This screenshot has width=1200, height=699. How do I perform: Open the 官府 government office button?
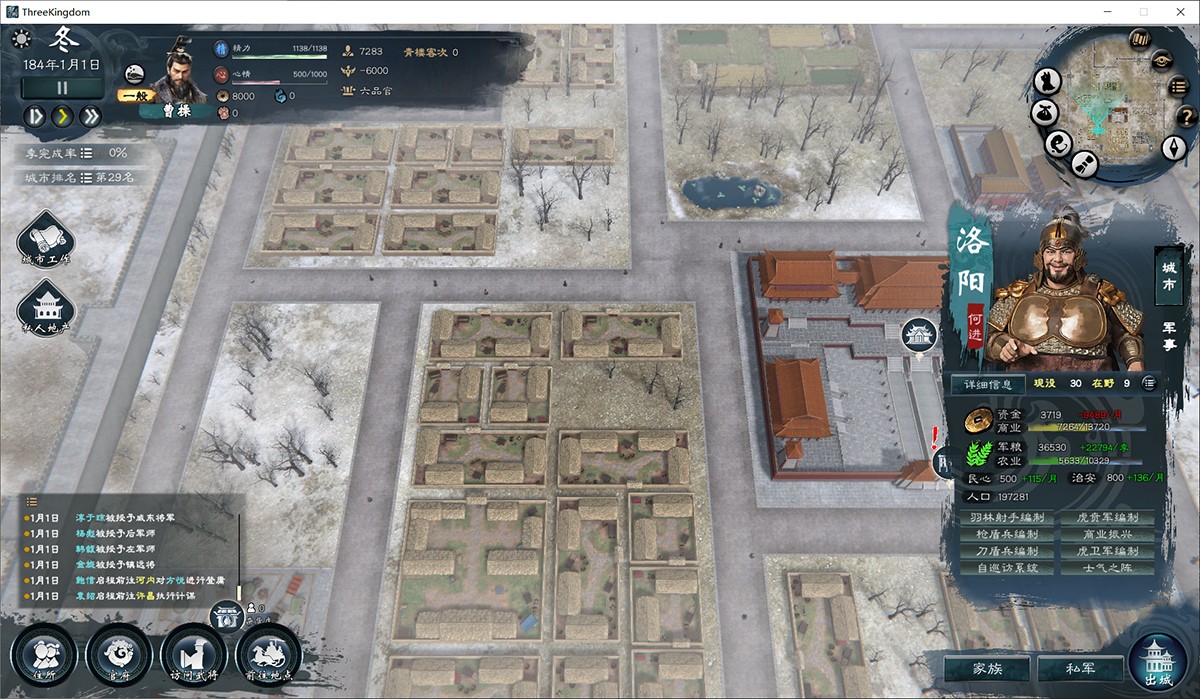[119, 656]
